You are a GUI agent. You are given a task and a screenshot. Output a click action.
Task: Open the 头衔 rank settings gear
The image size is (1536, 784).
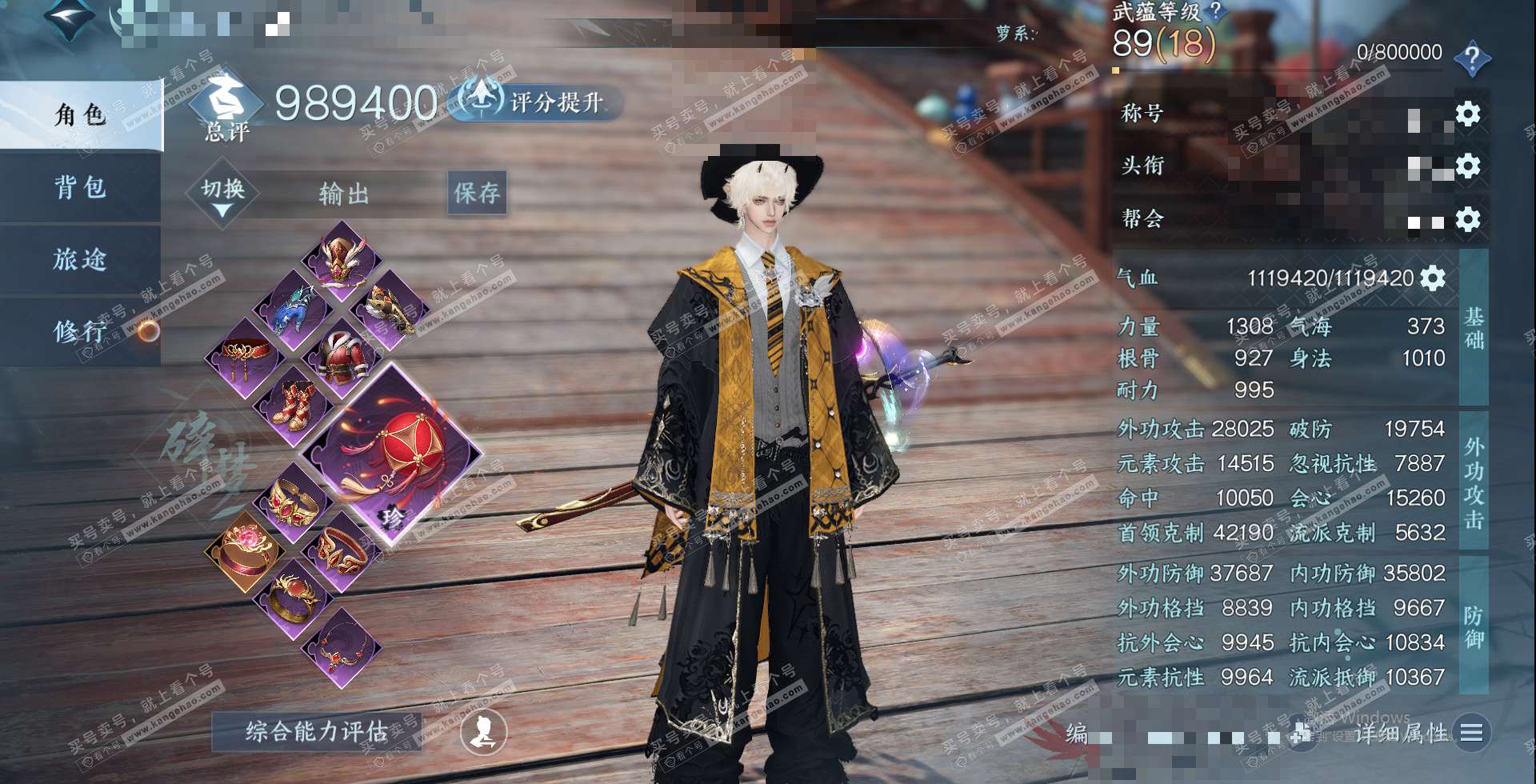click(x=1467, y=166)
